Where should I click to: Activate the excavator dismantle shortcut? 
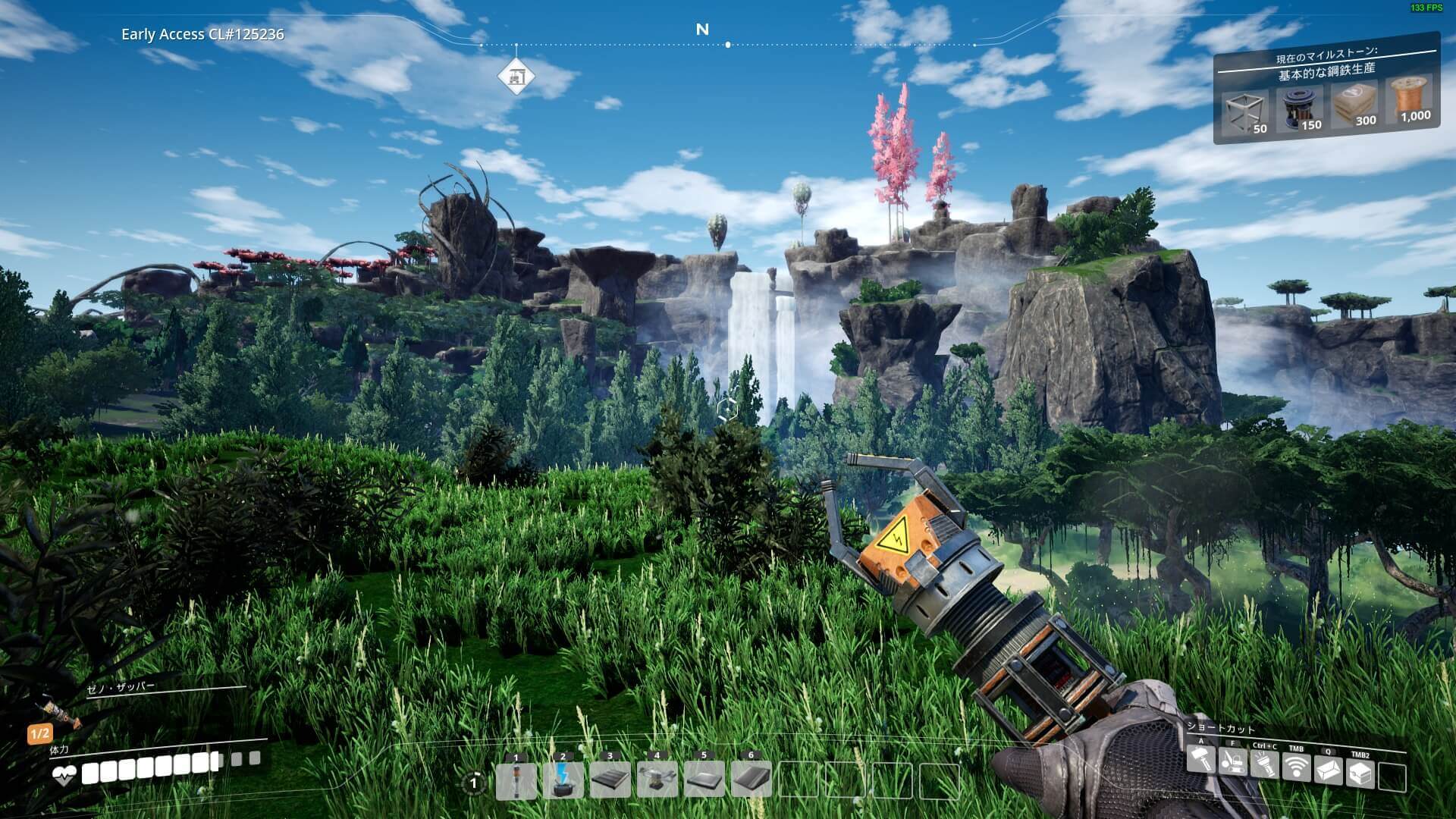[x=1232, y=761]
